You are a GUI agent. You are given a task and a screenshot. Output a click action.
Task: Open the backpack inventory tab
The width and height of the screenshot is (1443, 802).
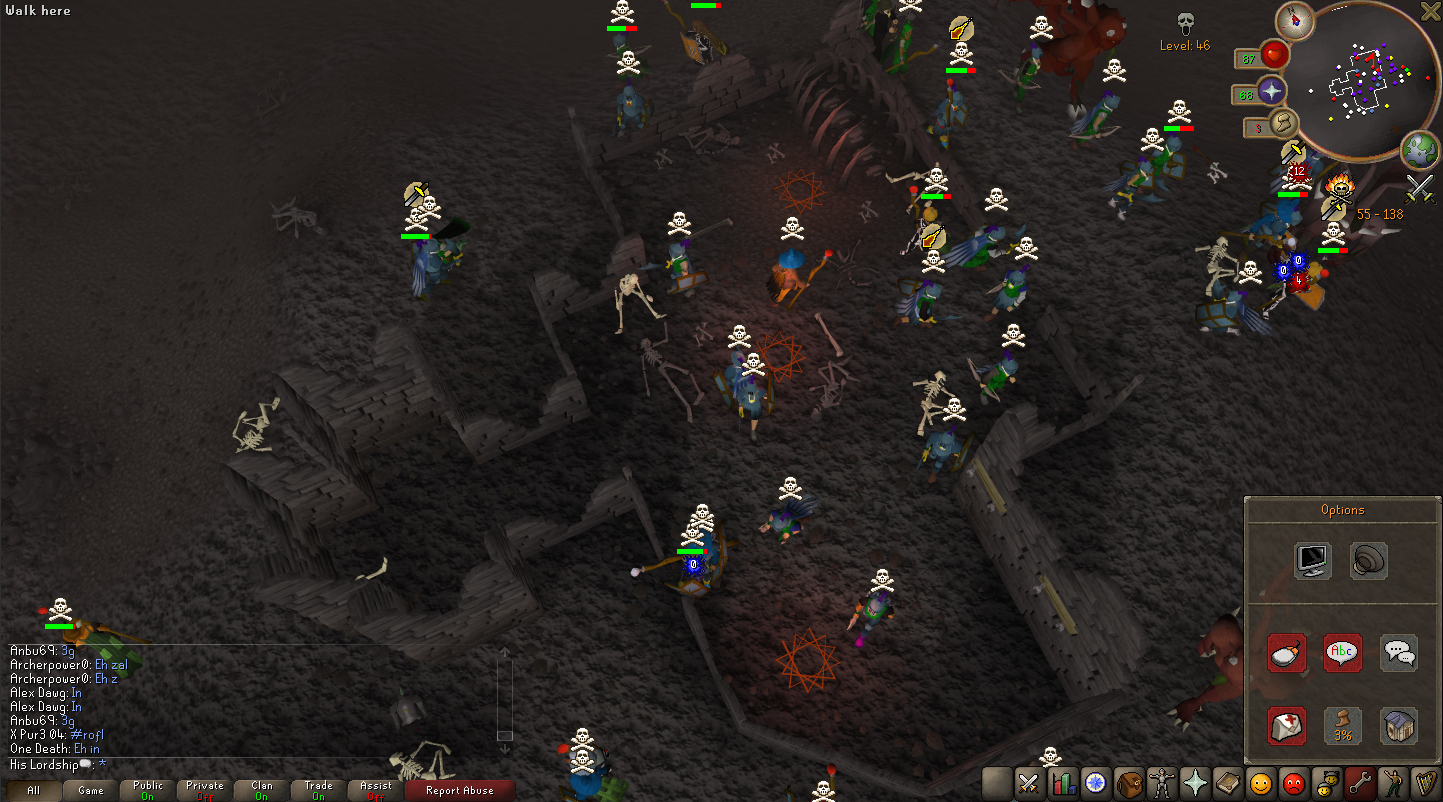[x=1129, y=782]
